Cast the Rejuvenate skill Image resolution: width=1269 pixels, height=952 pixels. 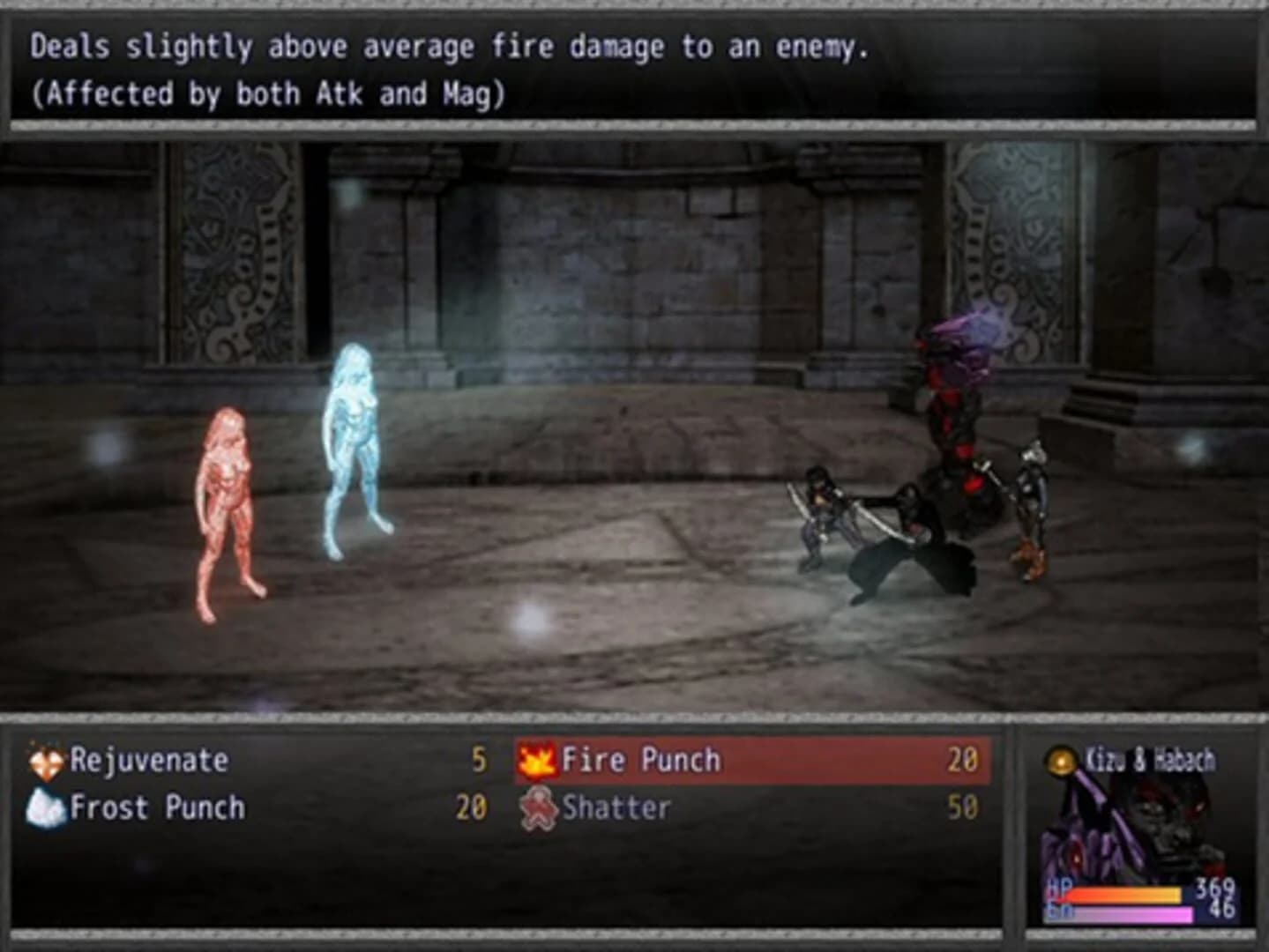tap(150, 759)
